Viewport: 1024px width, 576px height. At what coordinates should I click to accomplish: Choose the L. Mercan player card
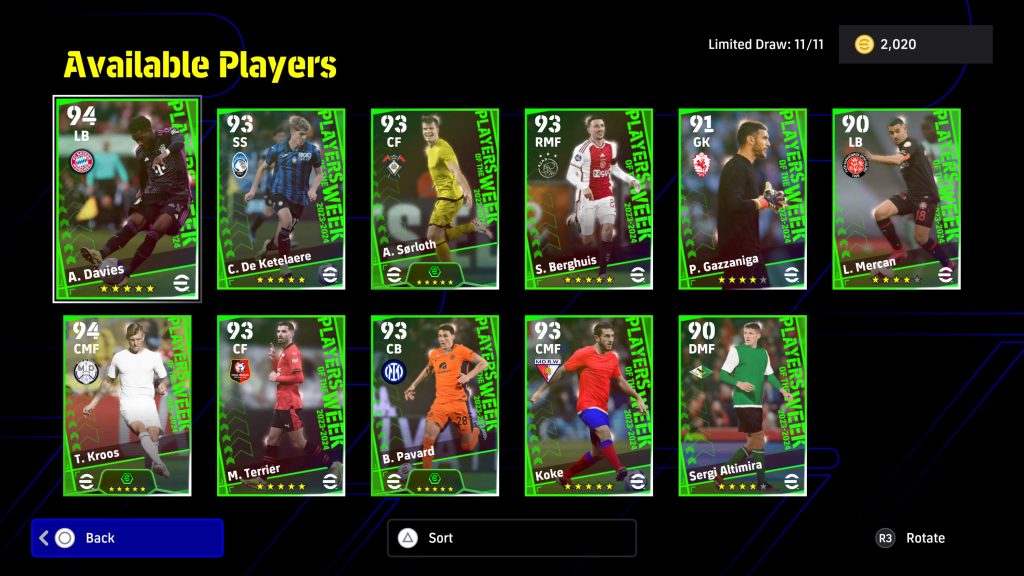pyautogui.click(x=897, y=199)
